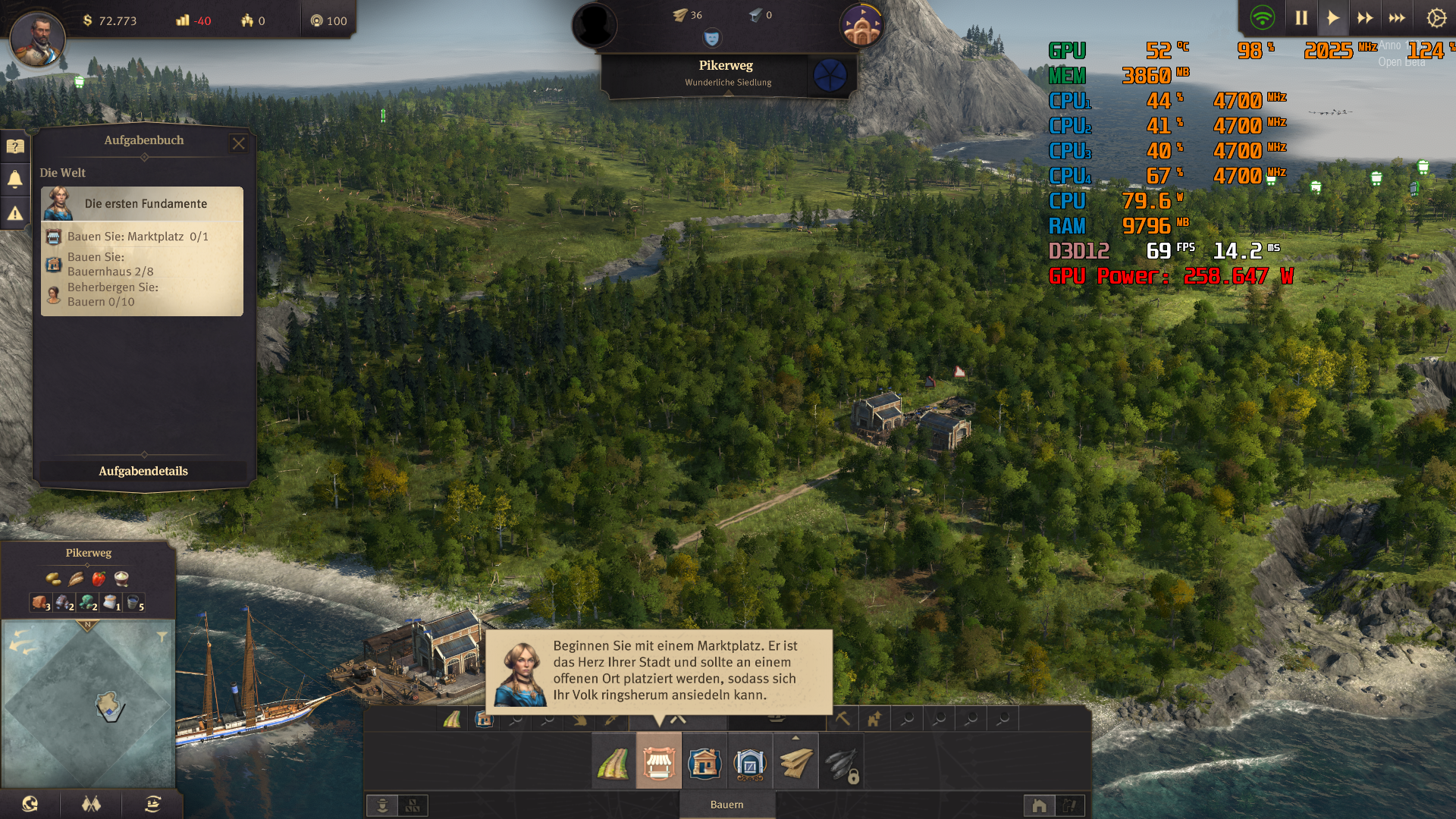The width and height of the screenshot is (1456, 819).
Task: Open the gear settings menu
Action: tap(1436, 18)
